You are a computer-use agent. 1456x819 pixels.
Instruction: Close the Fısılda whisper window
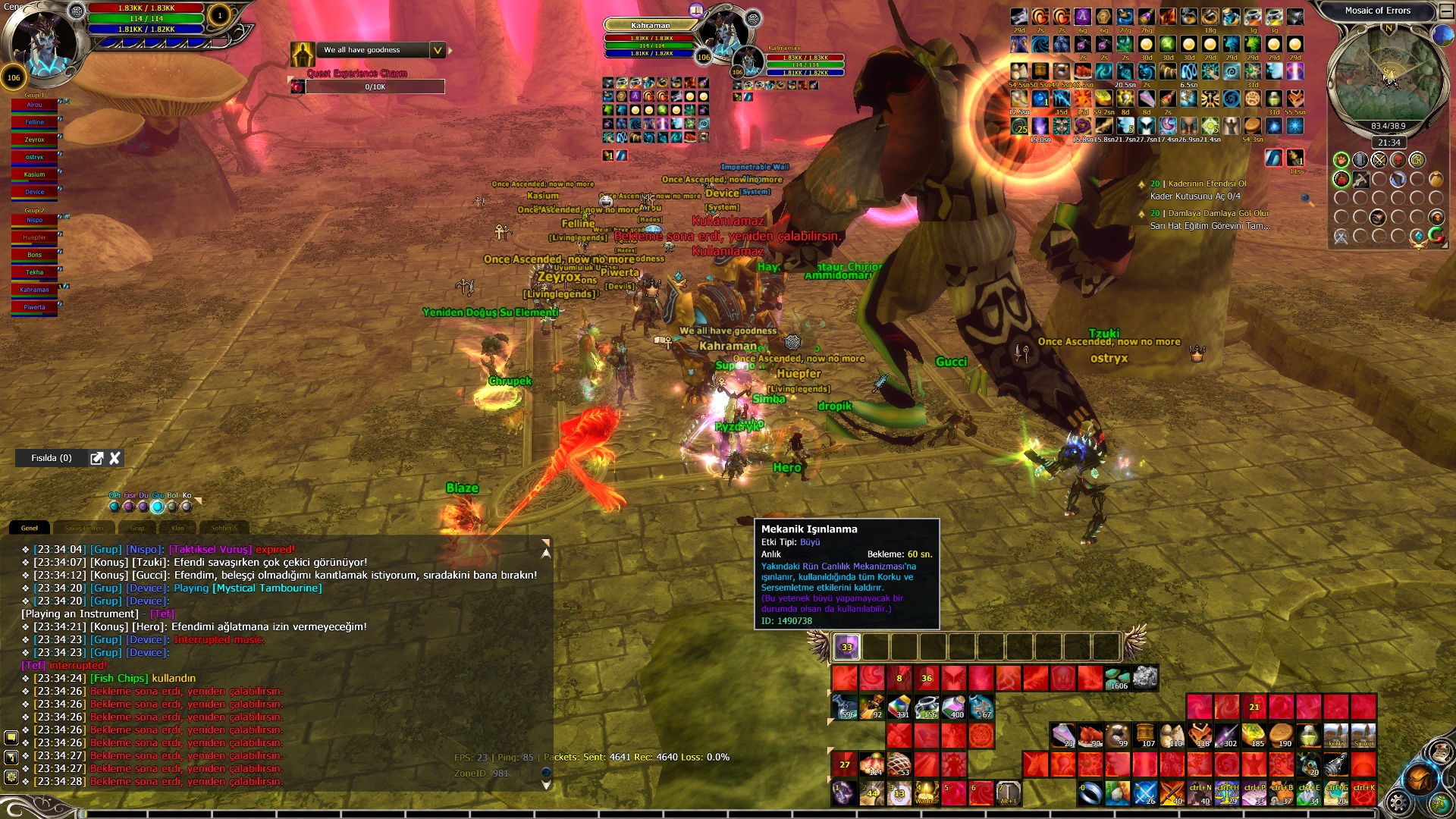pos(115,458)
